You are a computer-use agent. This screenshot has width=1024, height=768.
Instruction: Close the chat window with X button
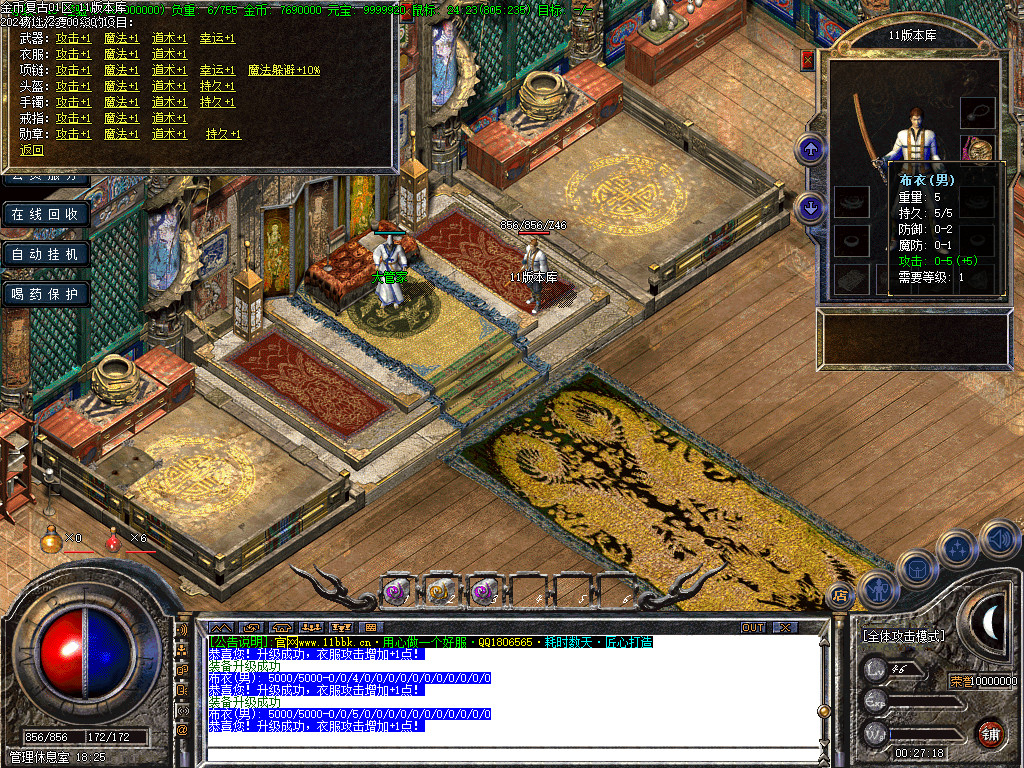[785, 627]
